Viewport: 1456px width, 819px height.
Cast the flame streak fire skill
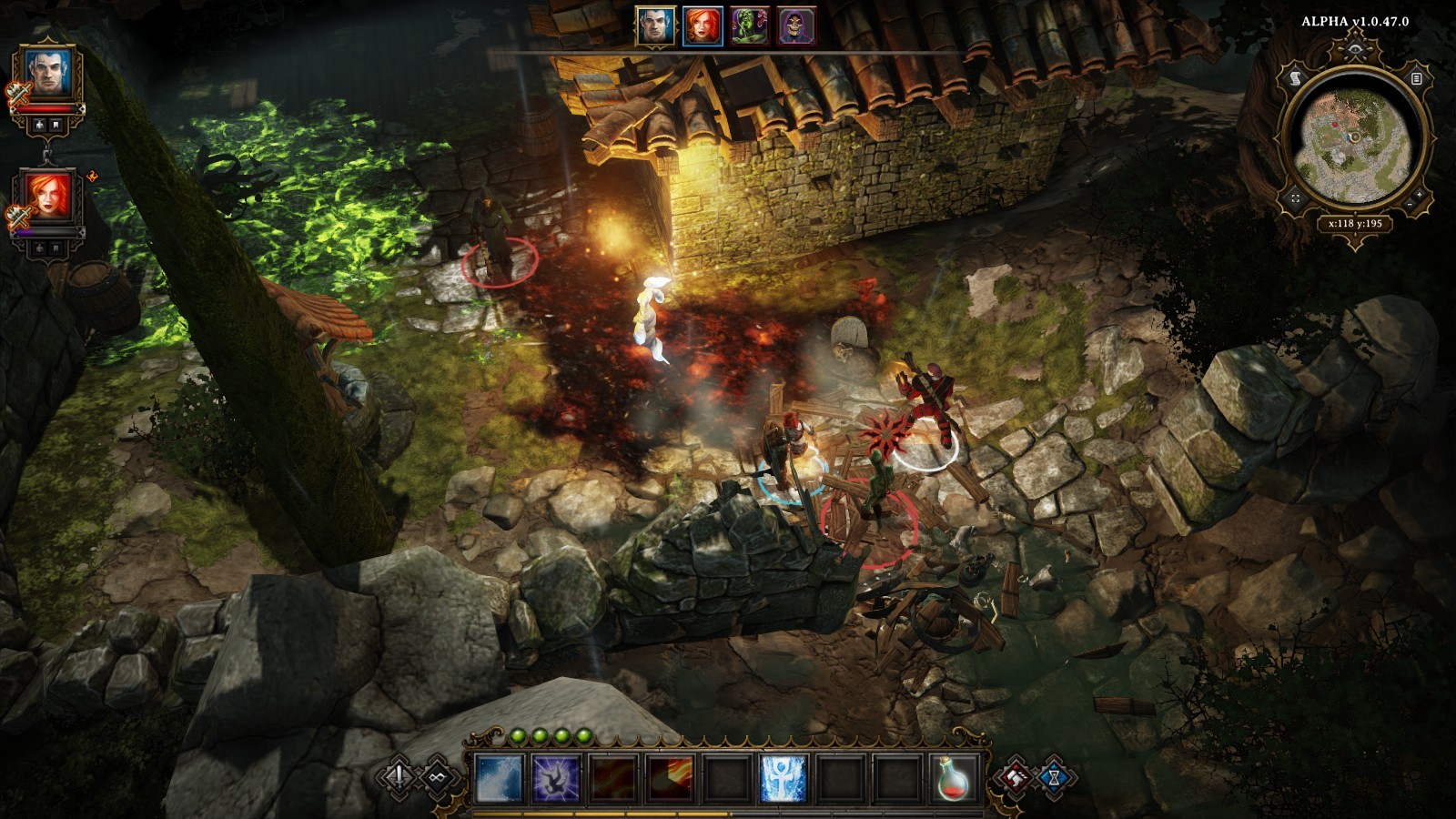click(x=669, y=779)
